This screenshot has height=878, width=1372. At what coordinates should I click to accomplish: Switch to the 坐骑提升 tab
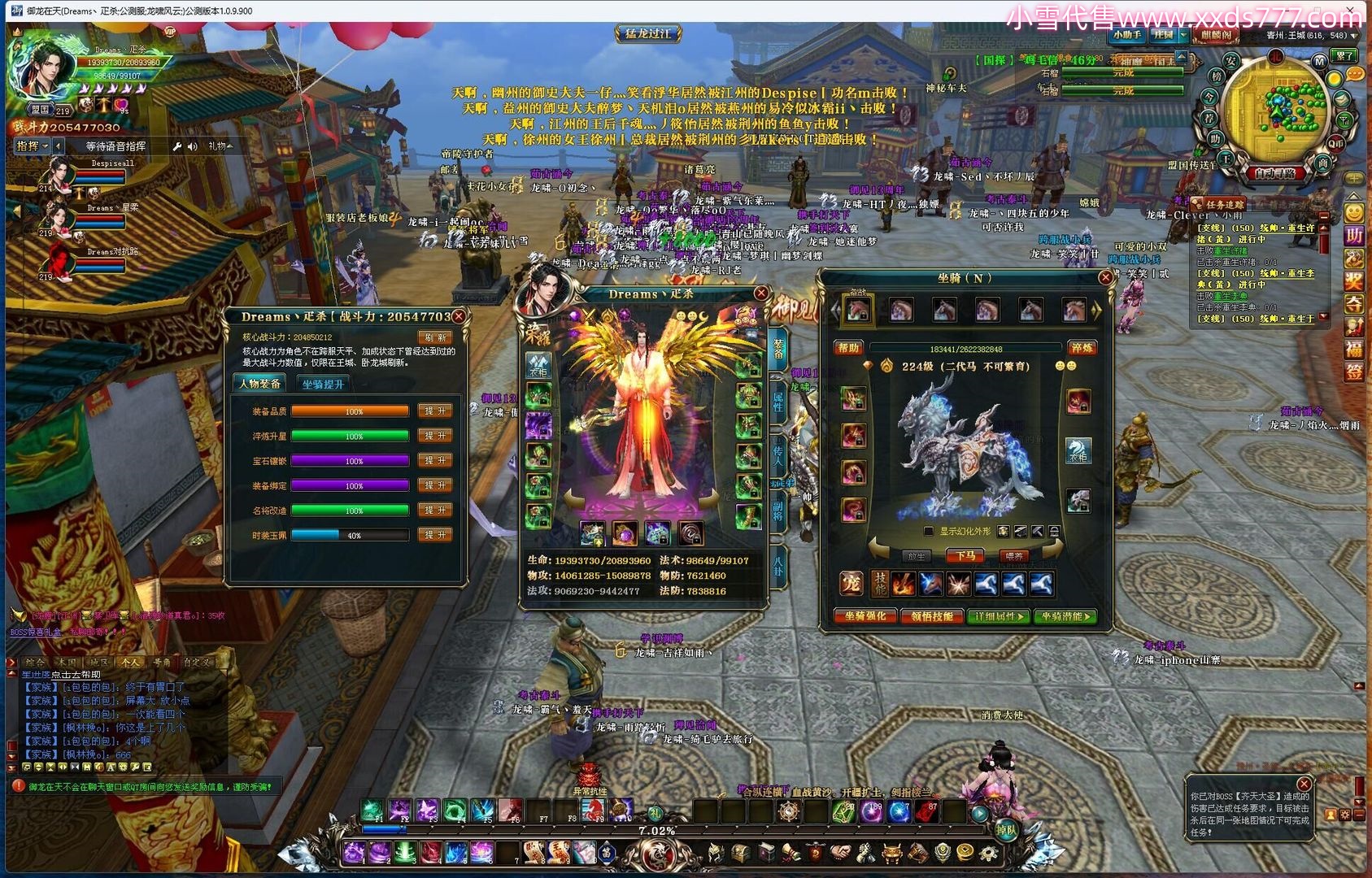(x=323, y=384)
